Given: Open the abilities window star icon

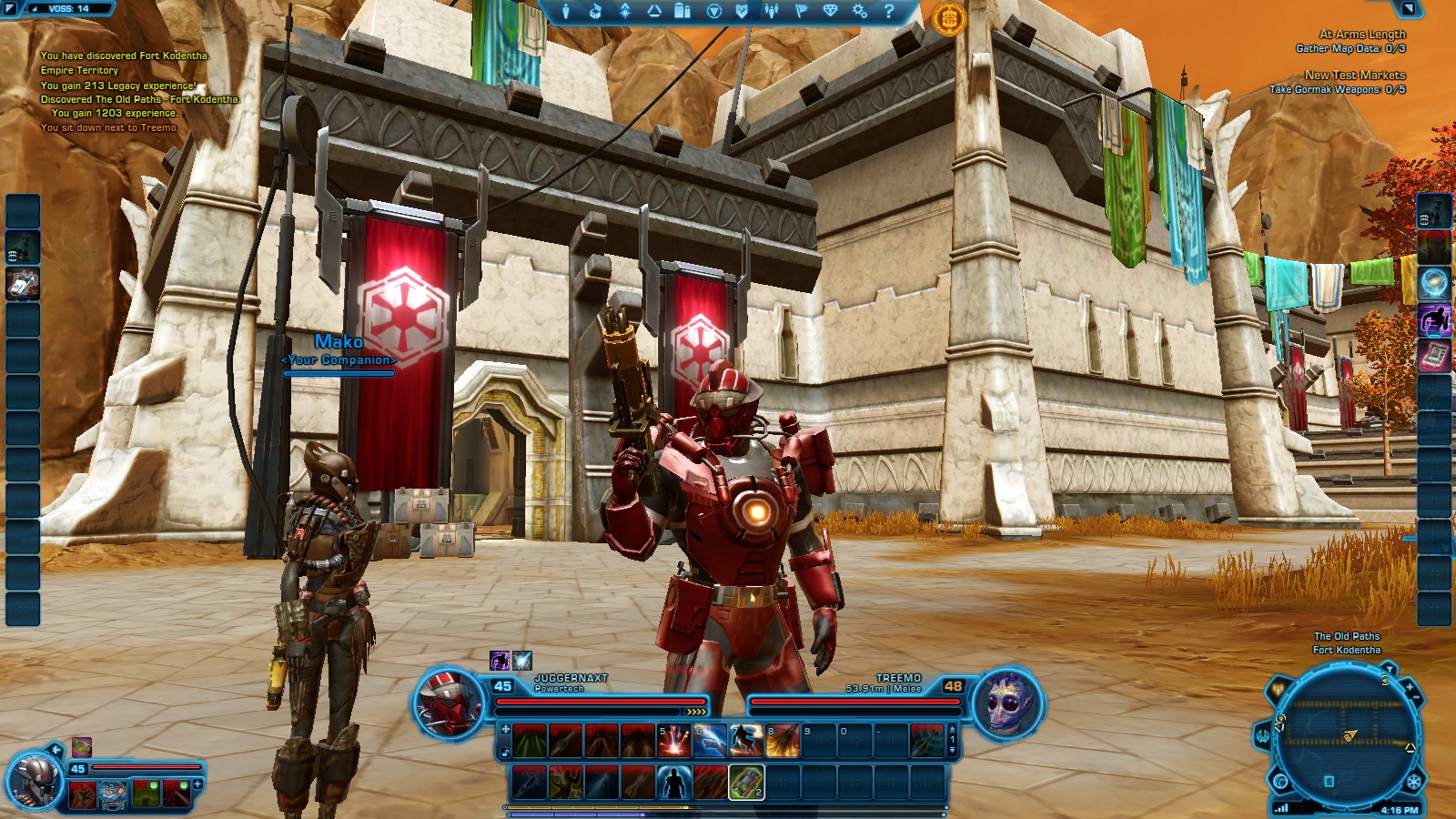Looking at the screenshot, I should tap(624, 12).
